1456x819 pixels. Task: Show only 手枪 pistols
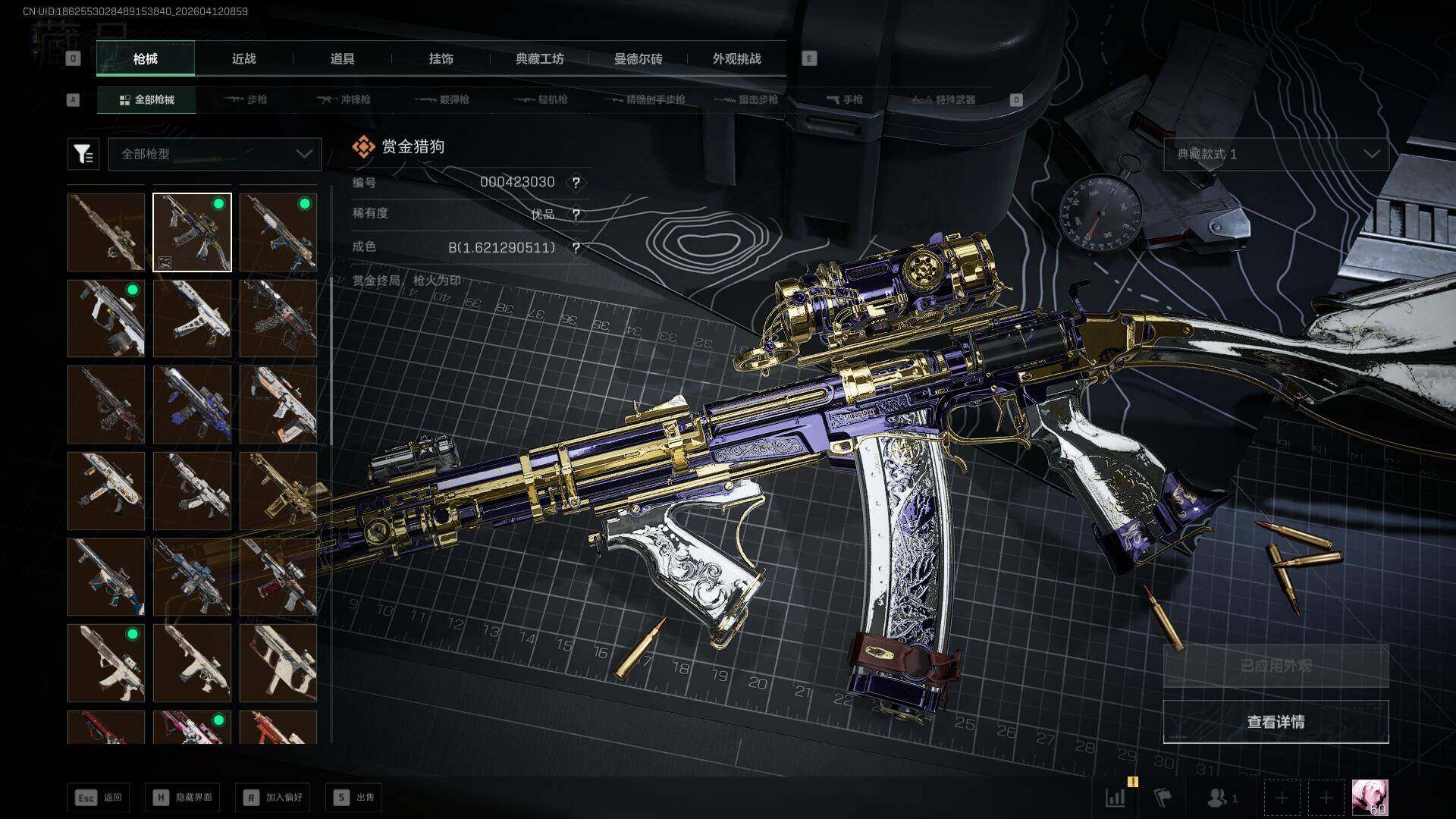(844, 99)
